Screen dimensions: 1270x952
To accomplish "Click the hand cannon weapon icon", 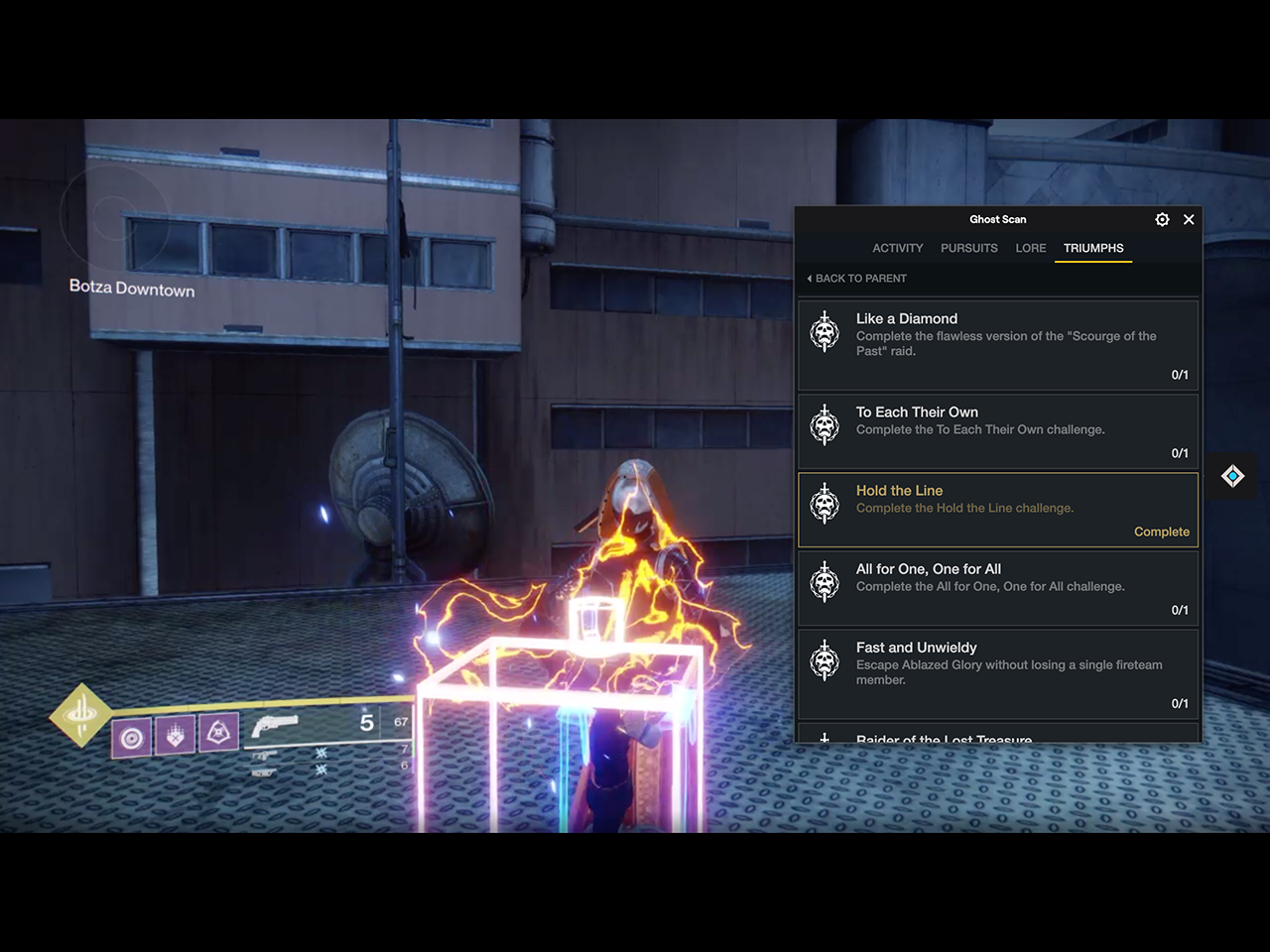I will tap(275, 727).
